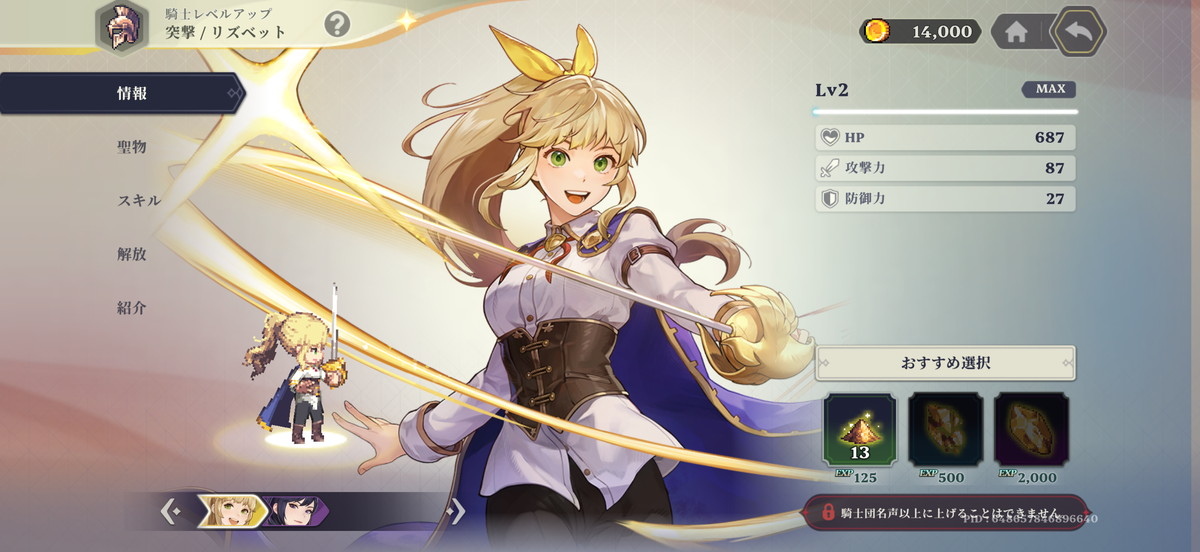Choose the おすすめ選択 button
This screenshot has width=1200, height=552.
pyautogui.click(x=945, y=363)
